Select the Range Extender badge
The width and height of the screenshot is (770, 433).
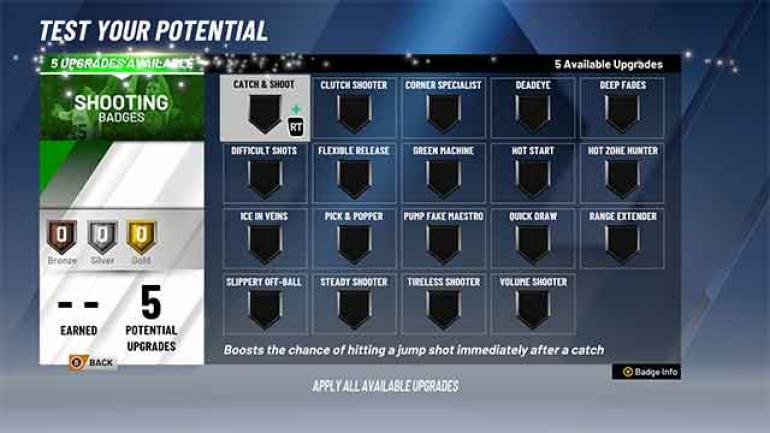pos(622,239)
